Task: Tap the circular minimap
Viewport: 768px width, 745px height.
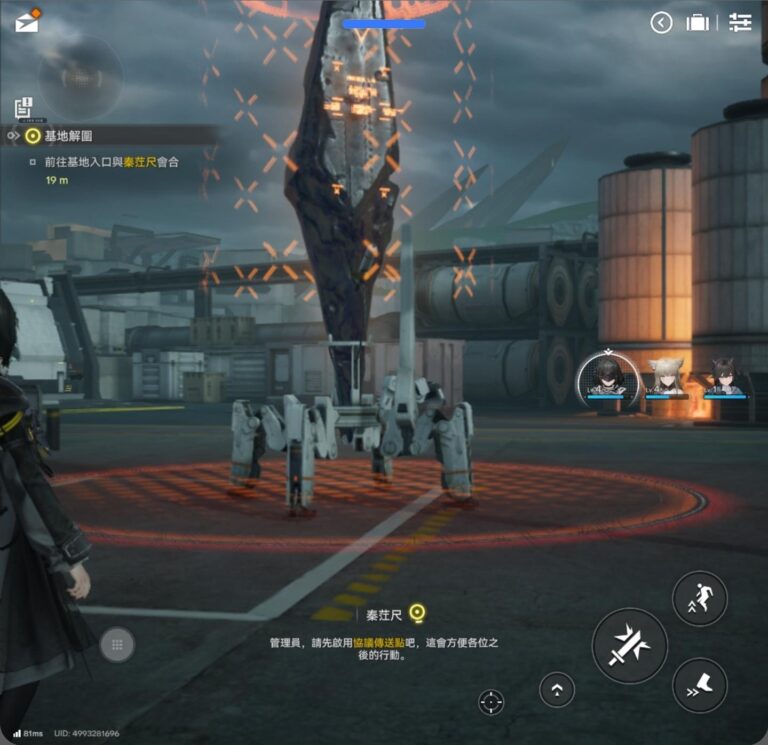Action: [81, 77]
